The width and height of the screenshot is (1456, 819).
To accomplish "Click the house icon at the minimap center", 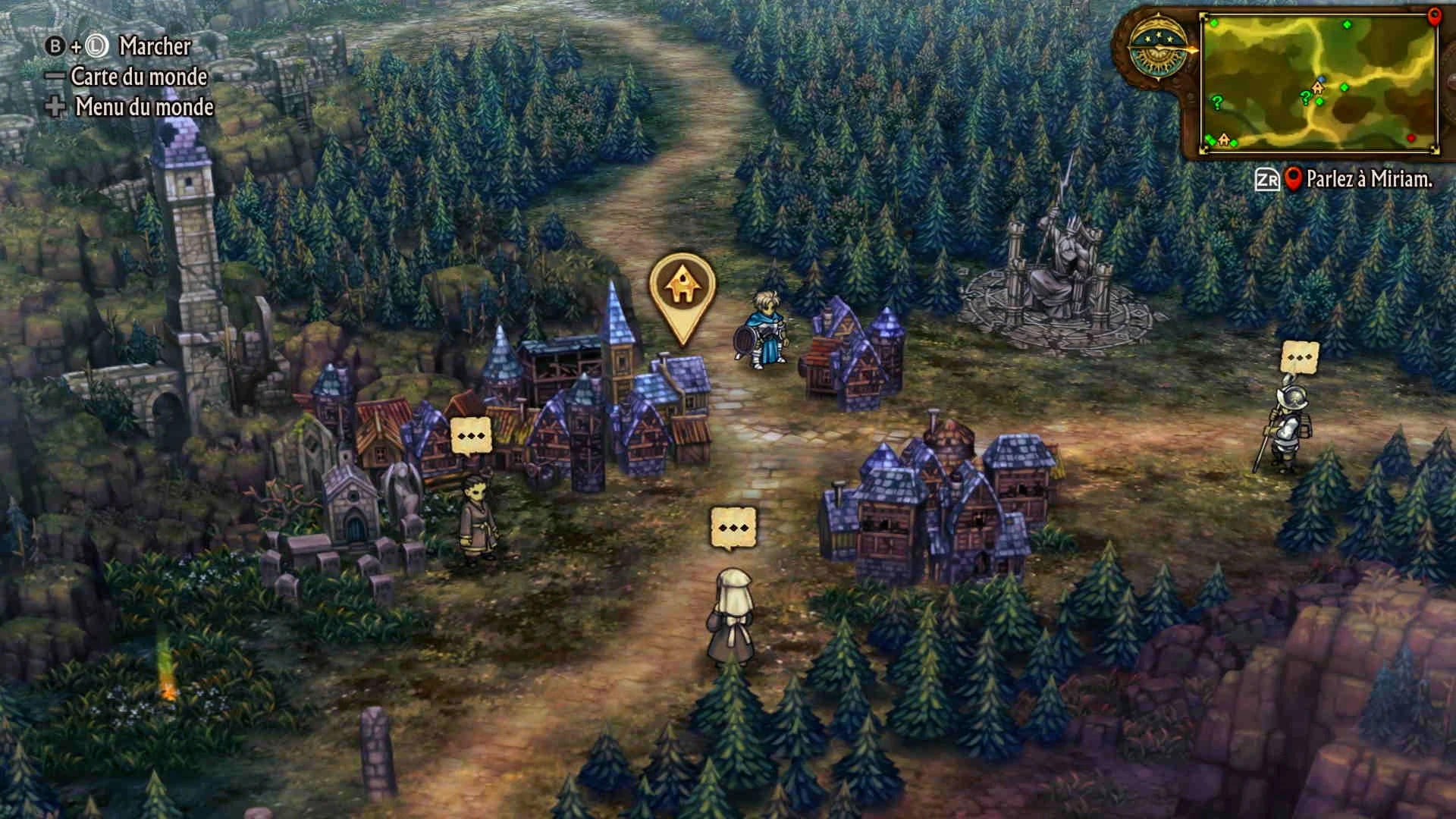I will (x=1317, y=88).
